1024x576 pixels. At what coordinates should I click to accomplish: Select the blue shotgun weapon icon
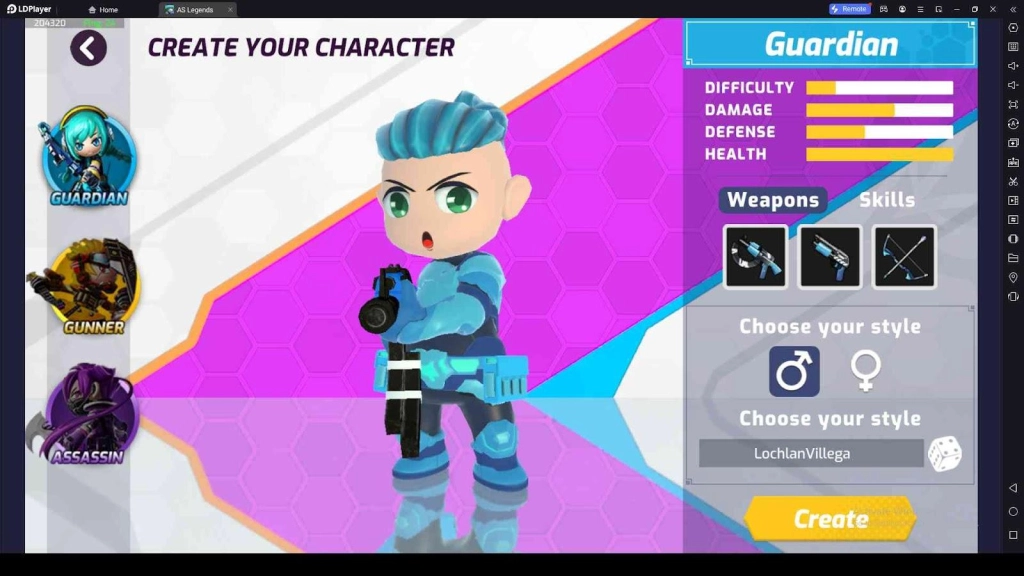[829, 257]
